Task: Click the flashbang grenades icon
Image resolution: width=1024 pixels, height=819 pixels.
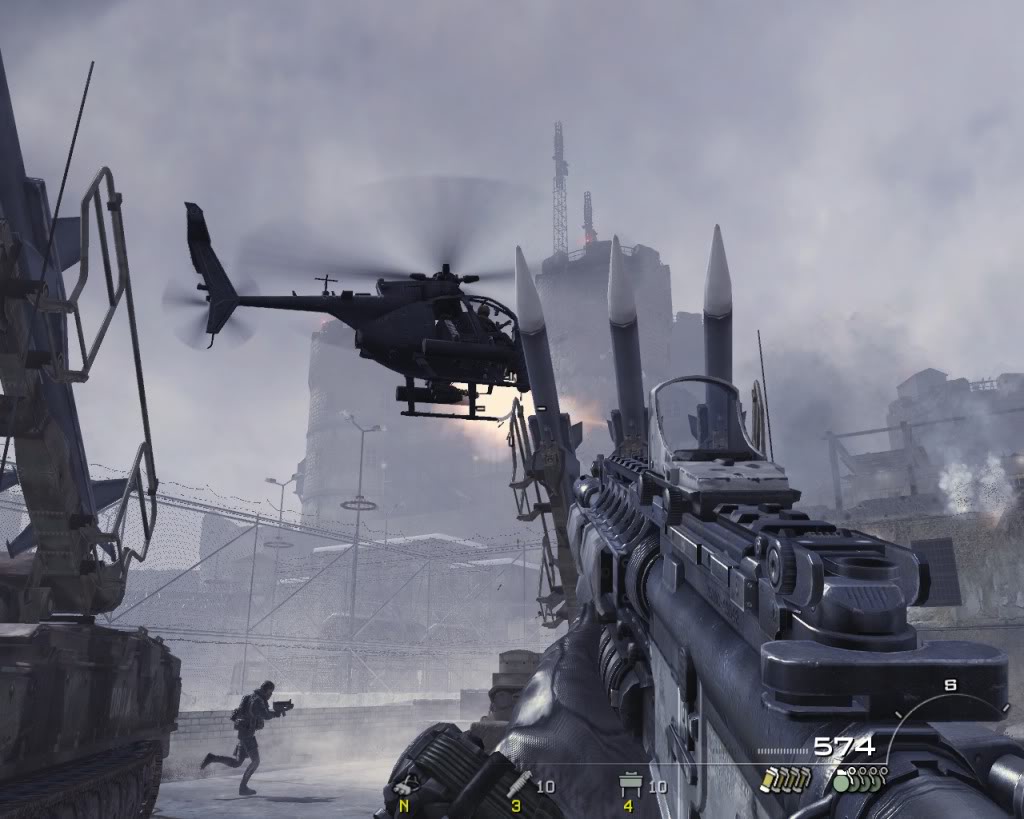Action: pyautogui.click(x=784, y=779)
